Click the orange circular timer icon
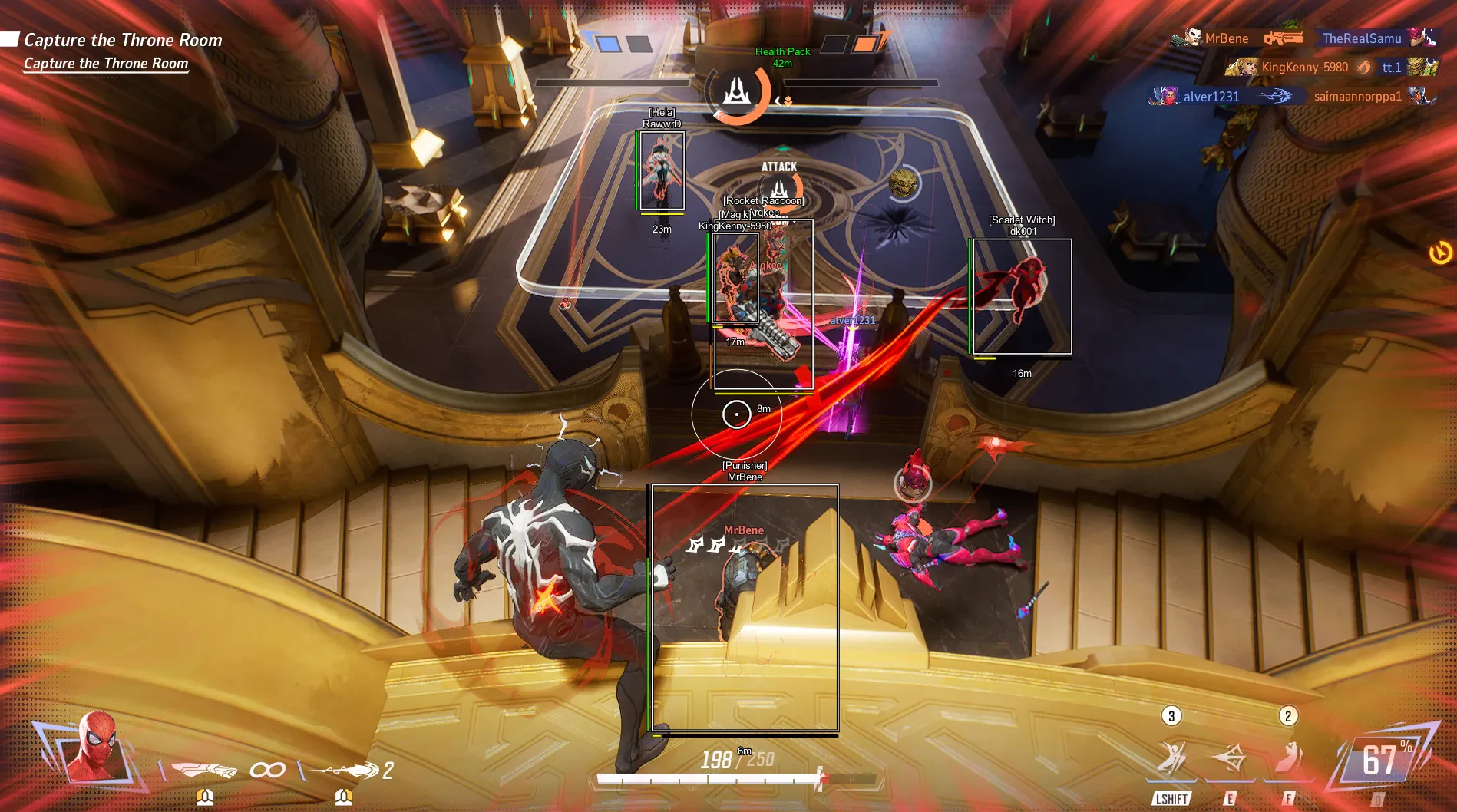Screen dimensions: 1457x812 1440,252
